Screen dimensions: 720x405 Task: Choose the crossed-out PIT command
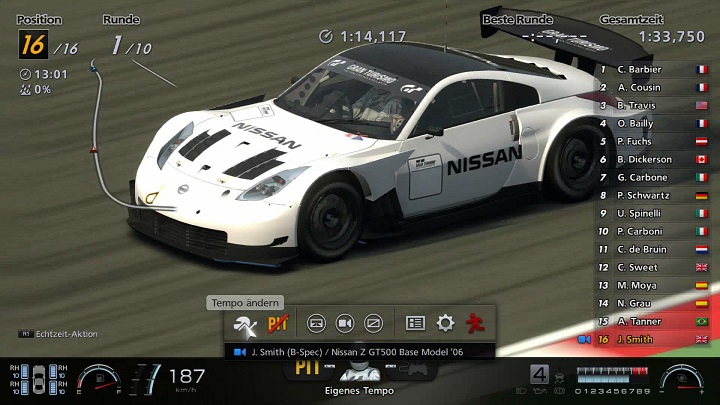[277, 323]
